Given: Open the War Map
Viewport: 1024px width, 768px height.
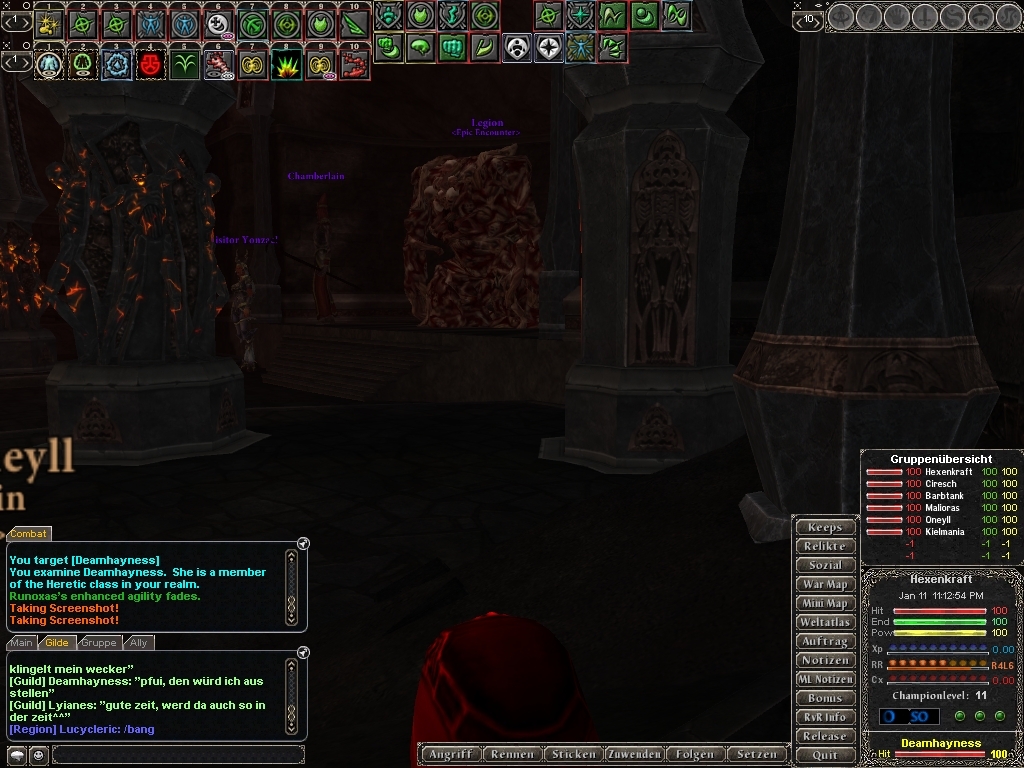Looking at the screenshot, I should pos(825,584).
